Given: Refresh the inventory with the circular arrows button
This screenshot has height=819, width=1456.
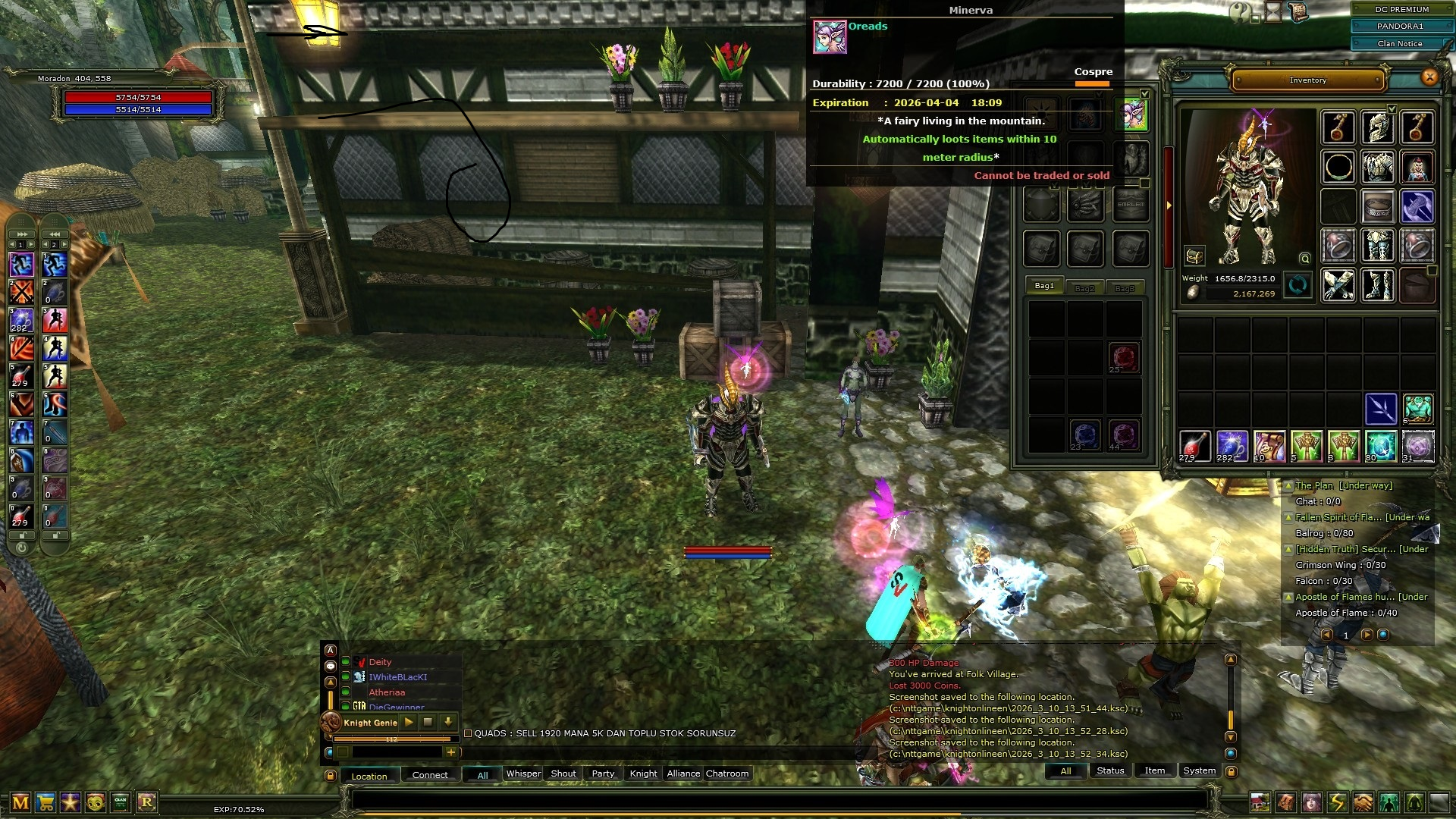Looking at the screenshot, I should point(1297,286).
